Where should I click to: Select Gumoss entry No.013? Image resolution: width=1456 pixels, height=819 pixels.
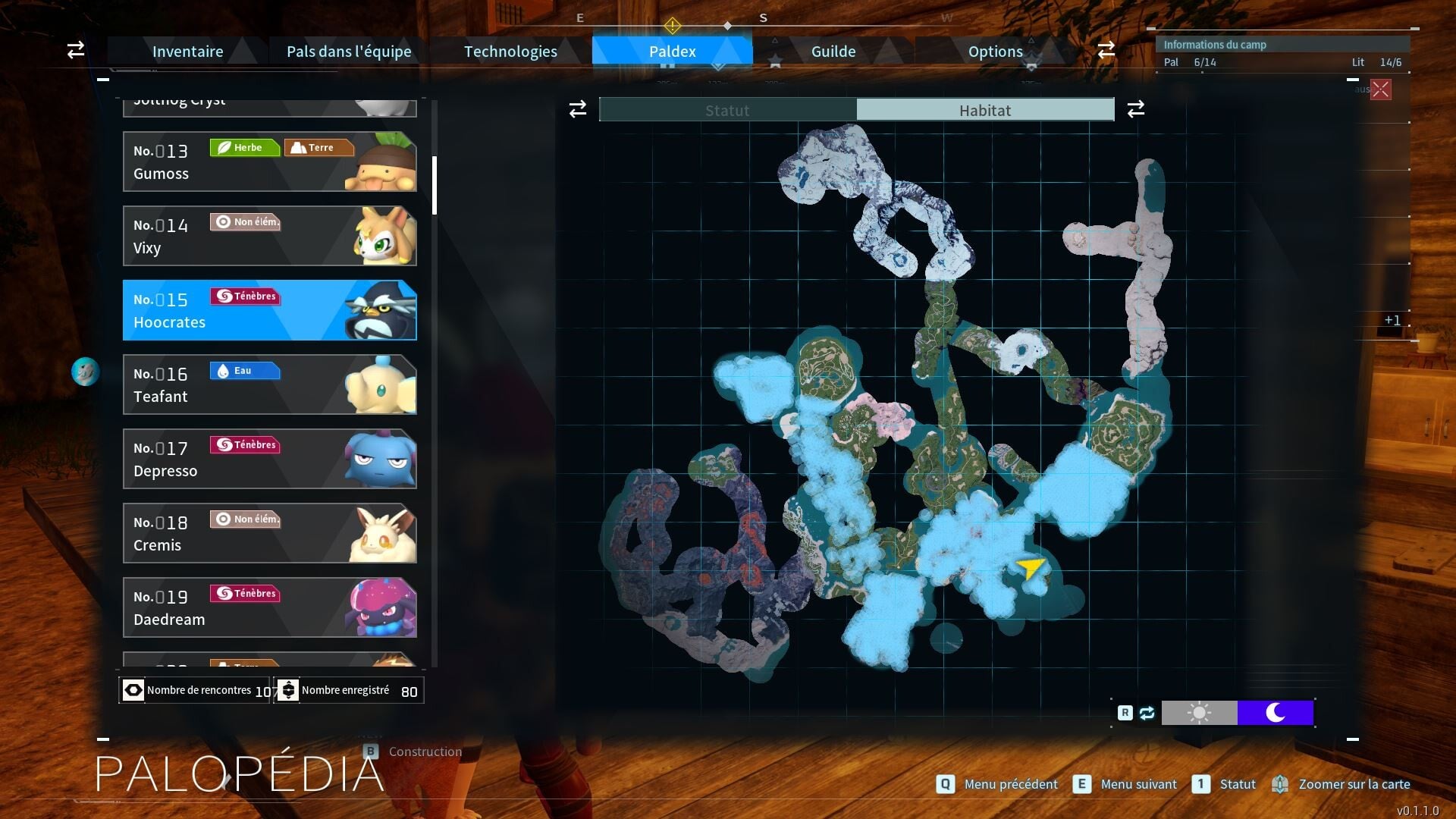(269, 162)
